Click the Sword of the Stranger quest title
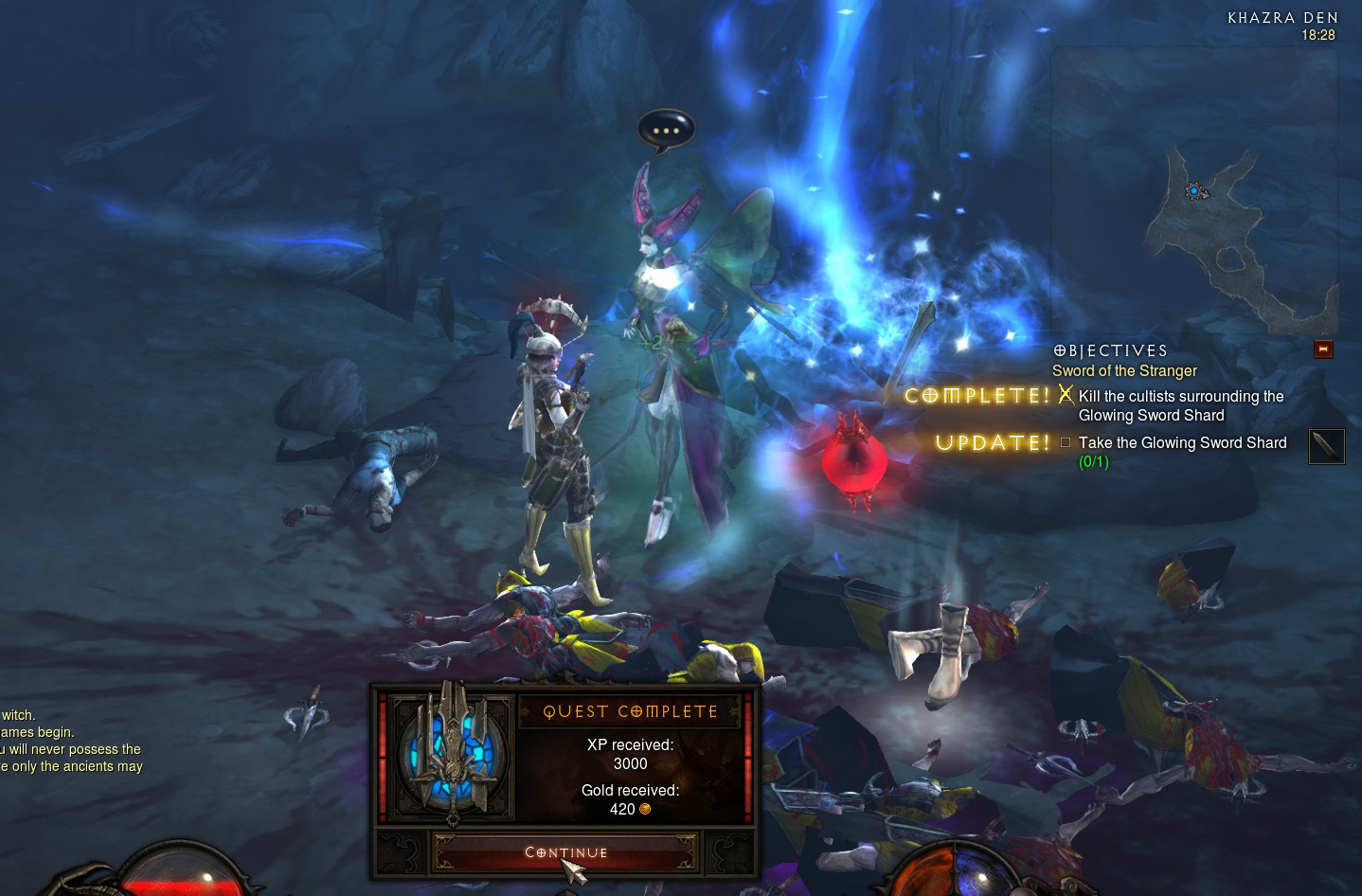The image size is (1362, 896). 1124,371
